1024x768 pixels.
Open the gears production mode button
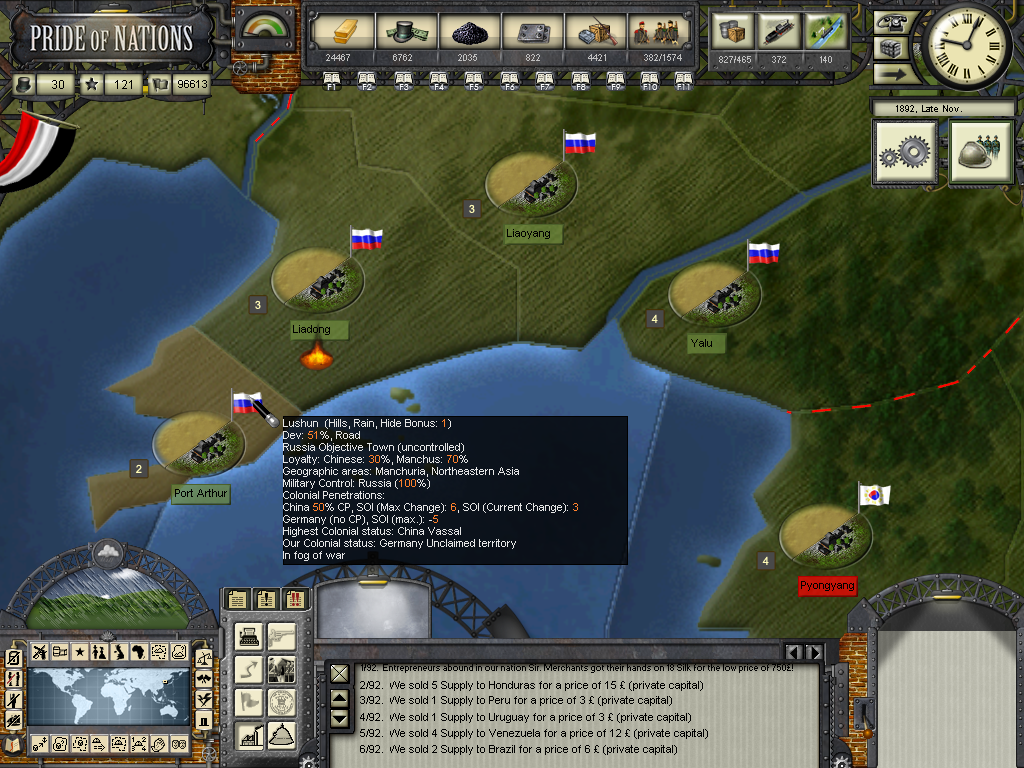pyautogui.click(x=905, y=152)
